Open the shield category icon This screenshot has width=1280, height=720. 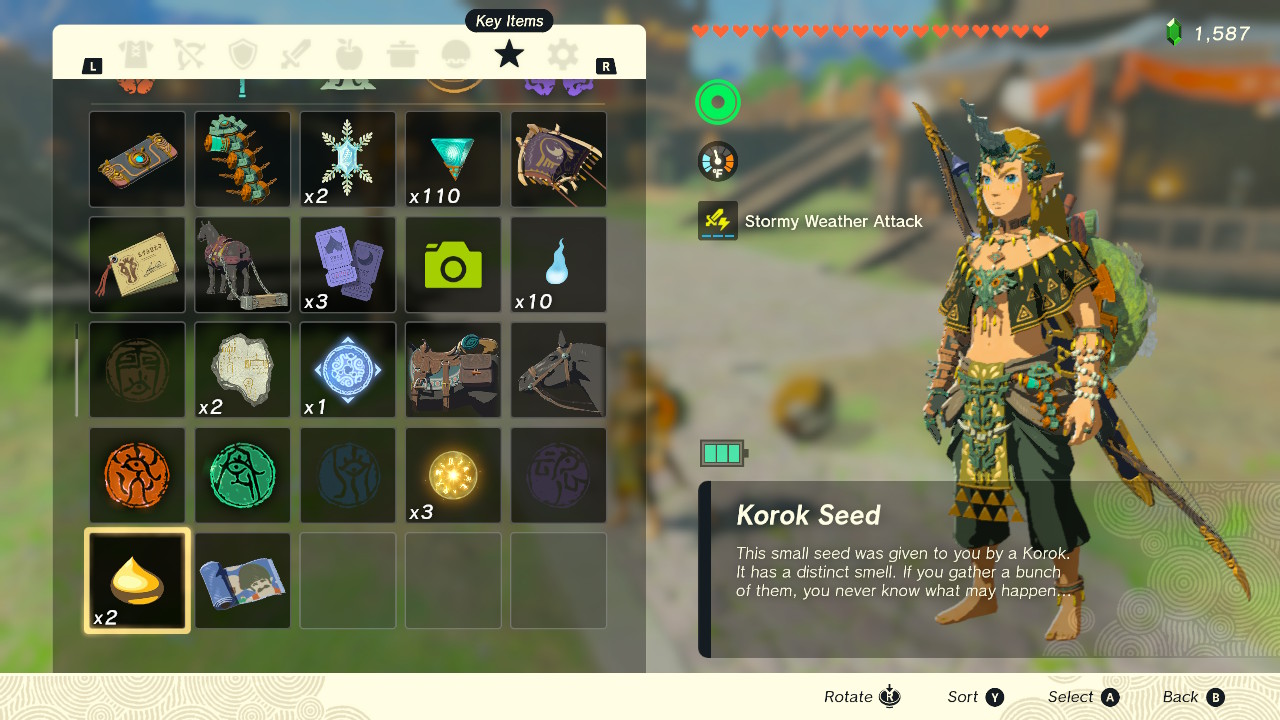click(x=243, y=55)
